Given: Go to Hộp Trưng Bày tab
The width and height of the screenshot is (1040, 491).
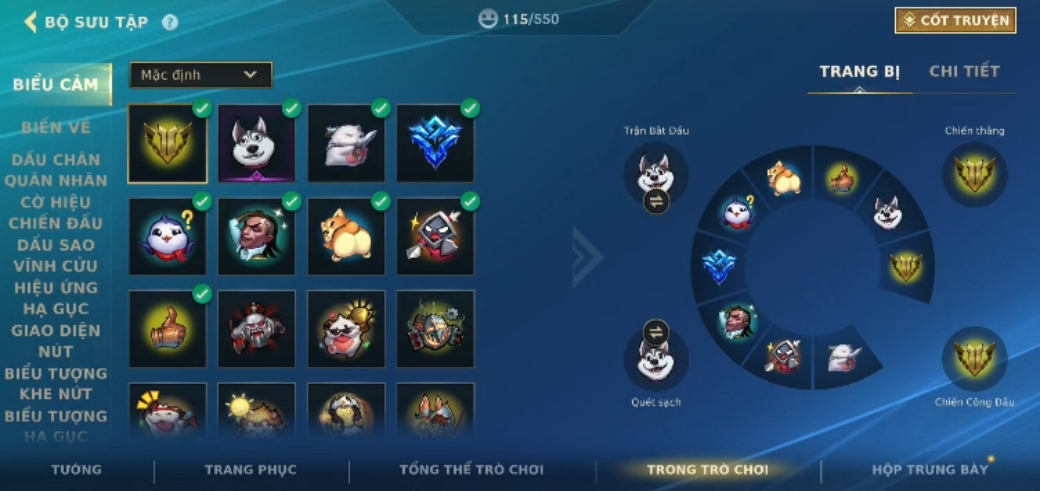Looking at the screenshot, I should coord(929,469).
